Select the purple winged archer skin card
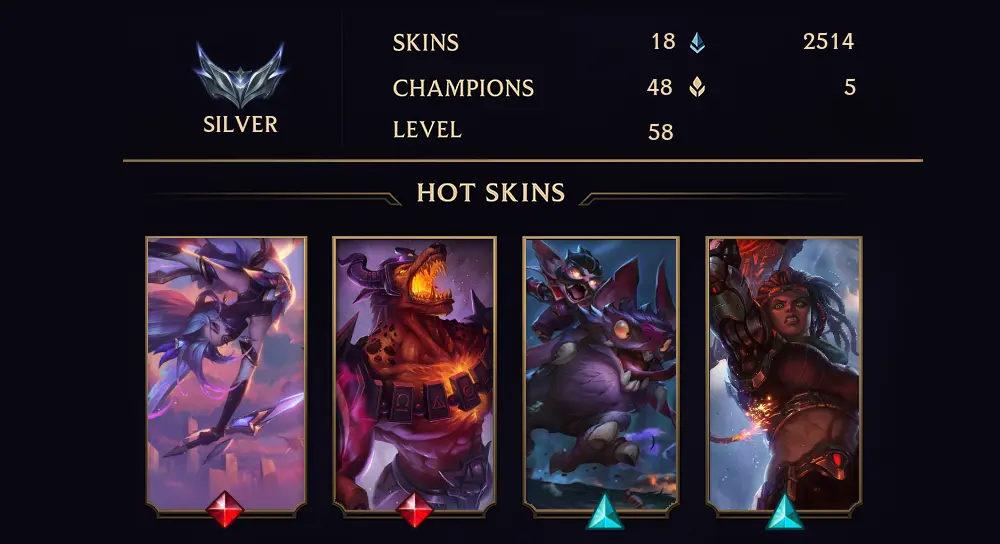 pos(226,372)
